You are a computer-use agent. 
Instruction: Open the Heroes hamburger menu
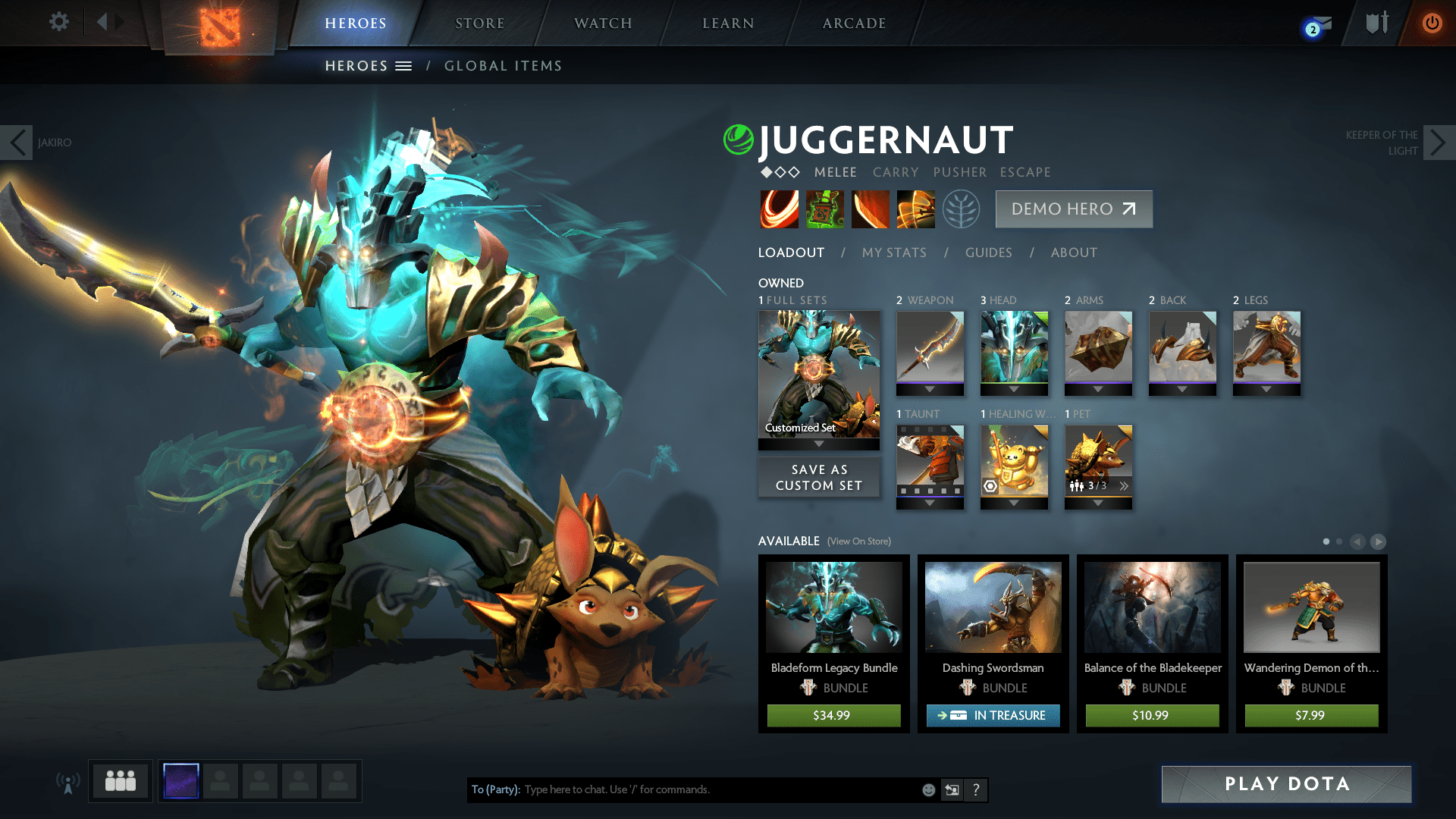coord(403,66)
